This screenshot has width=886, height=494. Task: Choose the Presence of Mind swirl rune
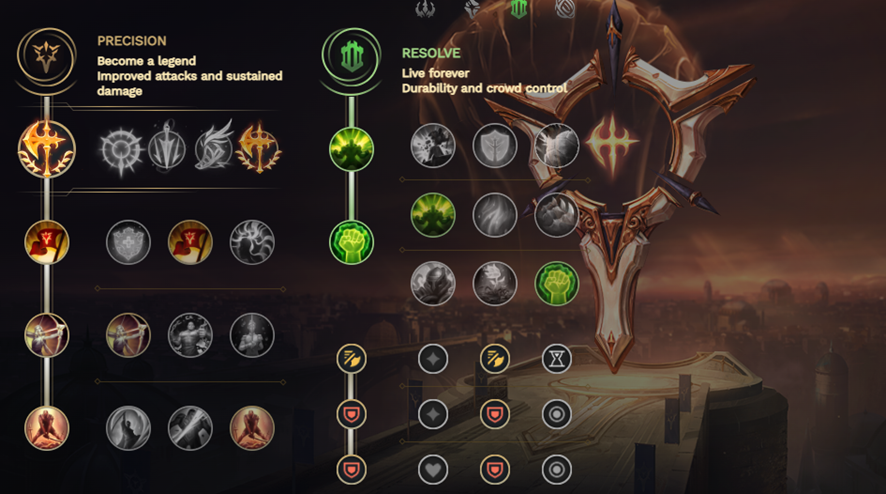point(252,242)
